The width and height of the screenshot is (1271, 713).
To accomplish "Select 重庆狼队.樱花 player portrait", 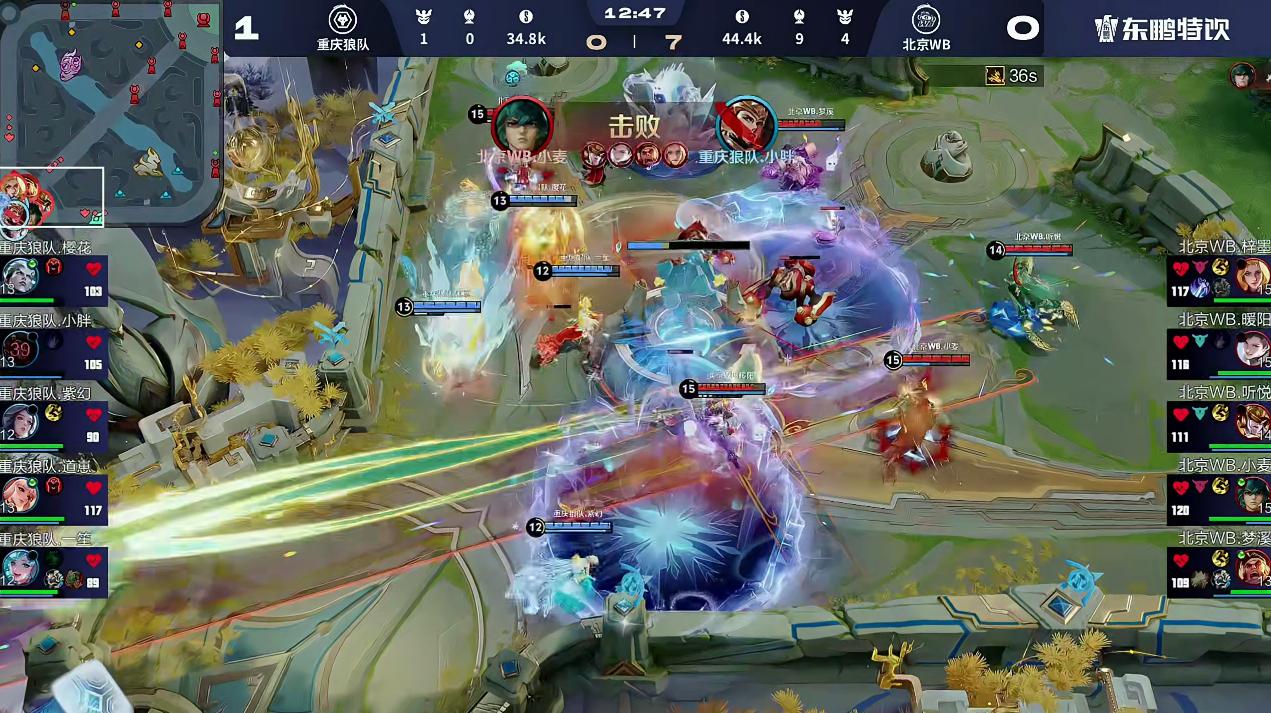I will [x=20, y=275].
